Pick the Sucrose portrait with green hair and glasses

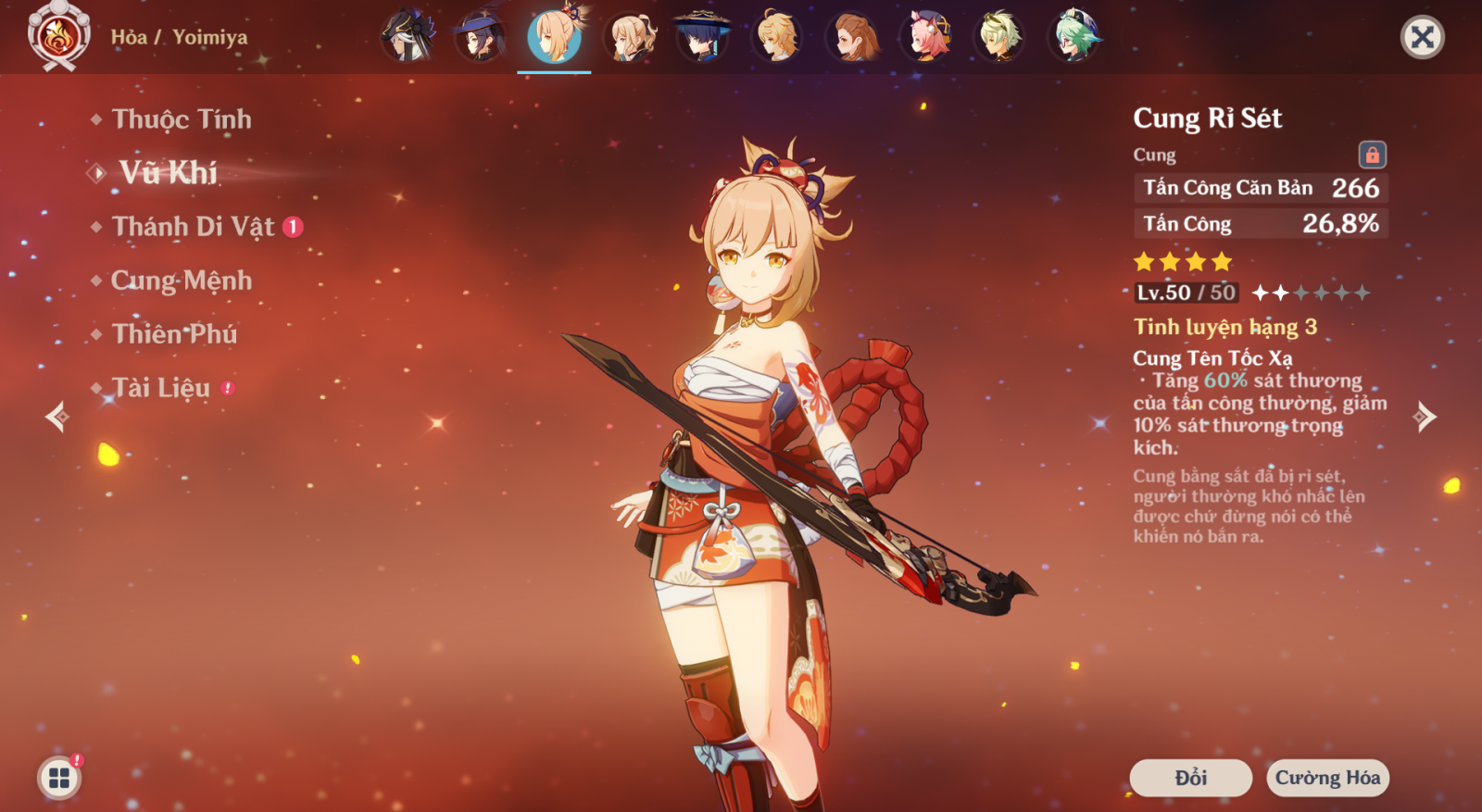point(1074,37)
